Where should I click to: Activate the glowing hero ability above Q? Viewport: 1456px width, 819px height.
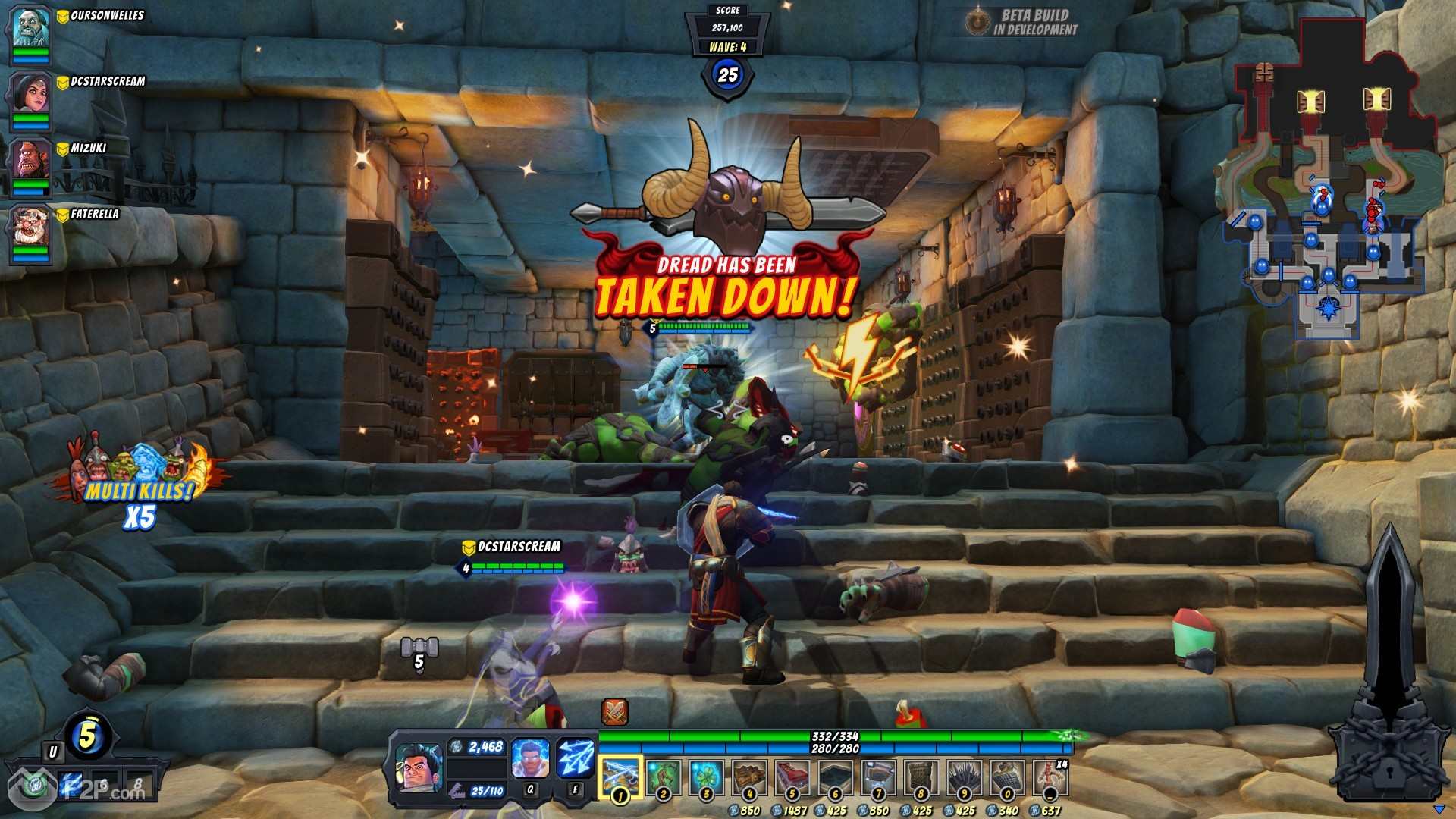coord(530,758)
